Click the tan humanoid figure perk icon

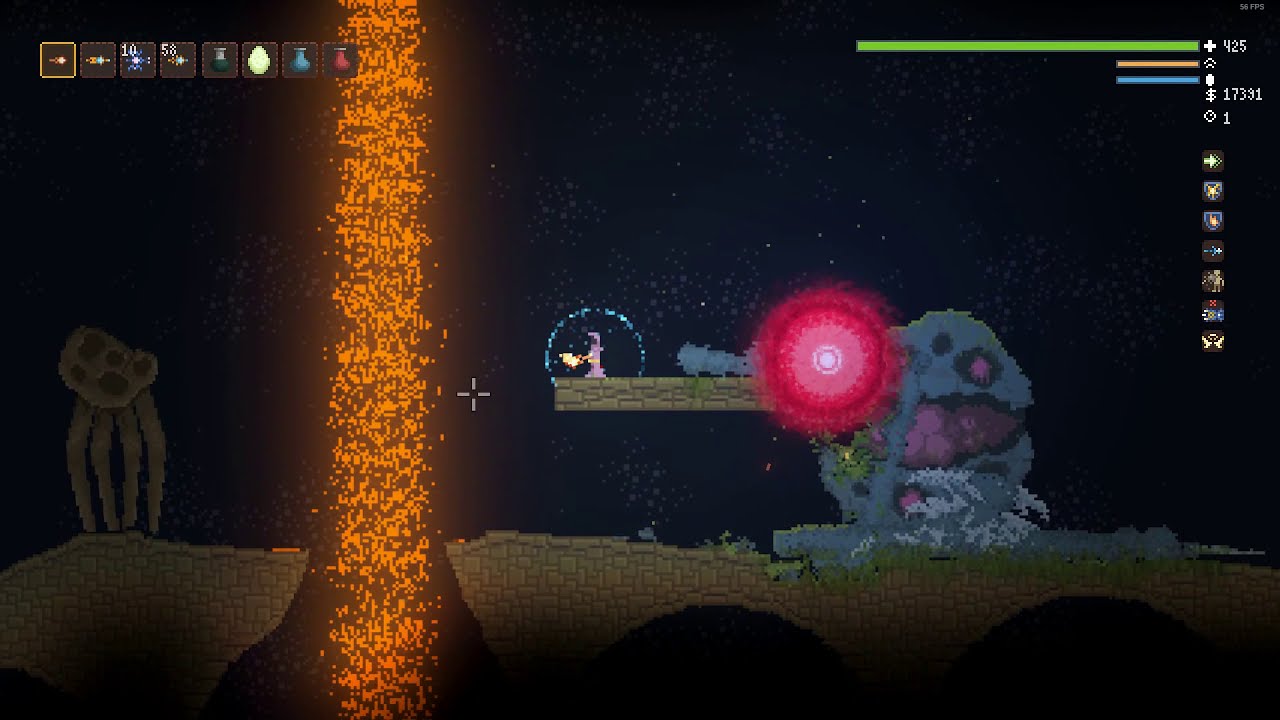(1213, 281)
